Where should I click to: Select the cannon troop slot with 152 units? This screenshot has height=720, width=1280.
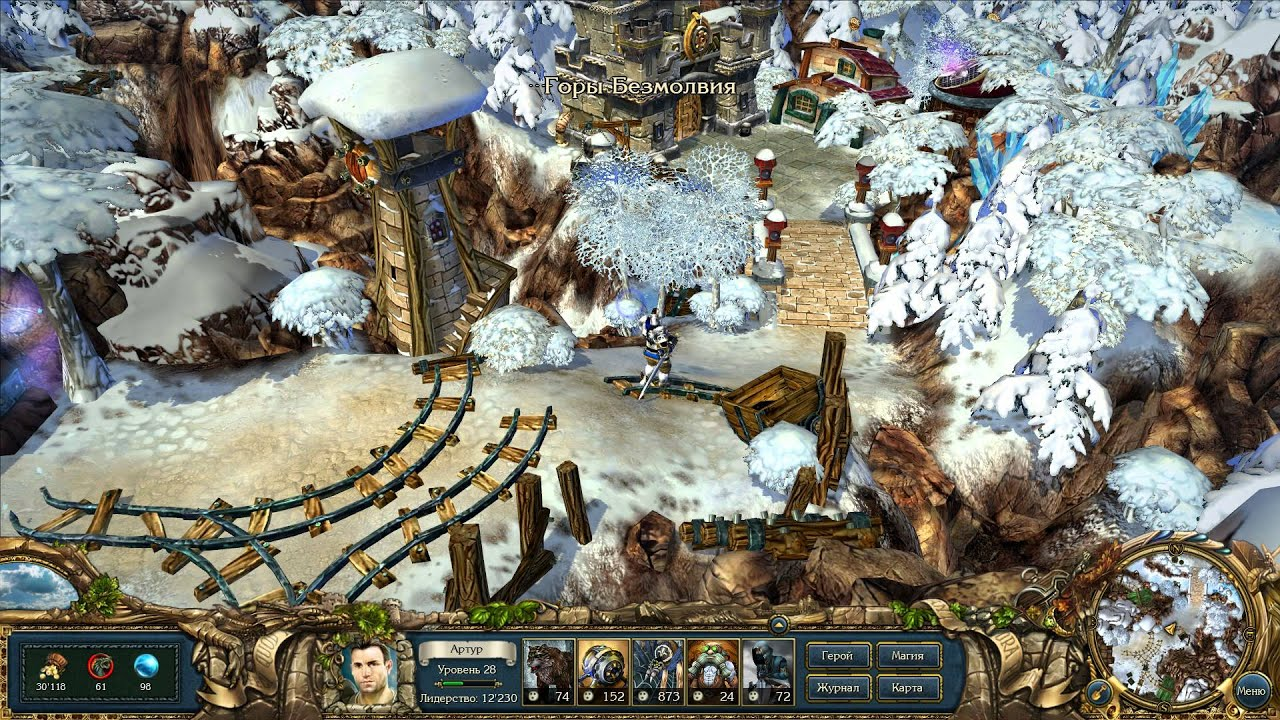coord(603,671)
